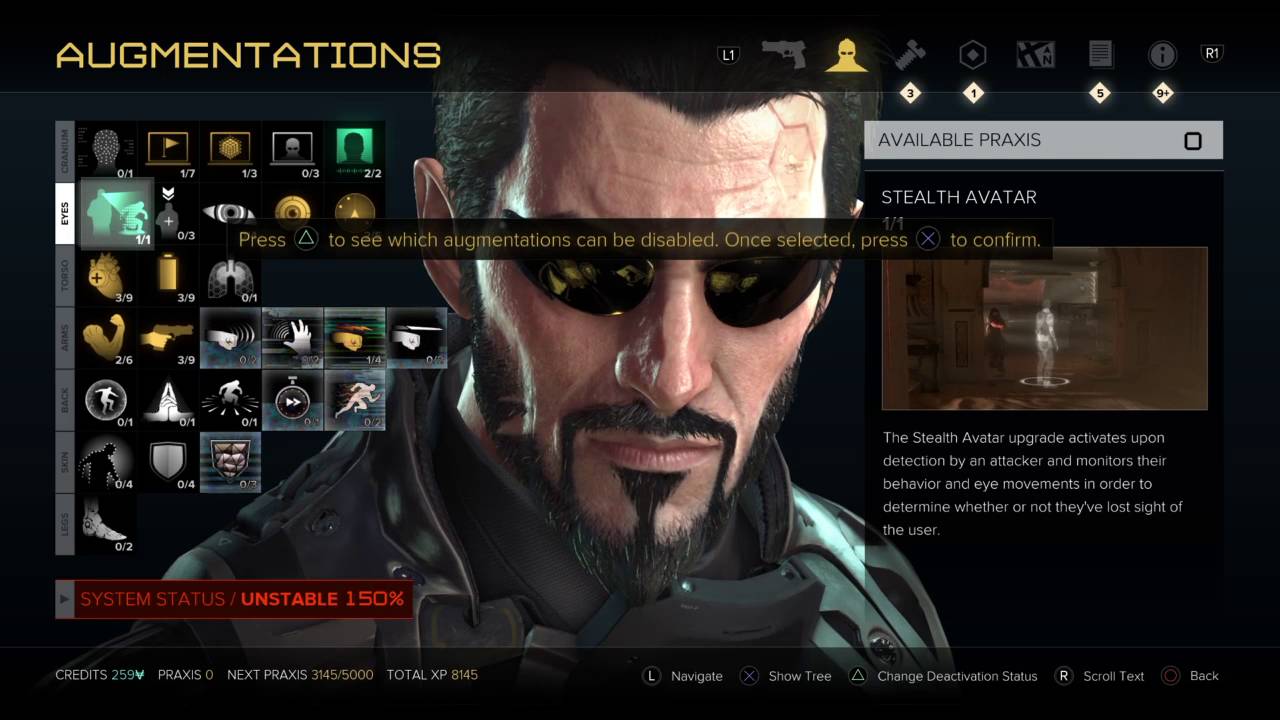Viewport: 1280px width, 720px height.
Task: Click the crafting screw icon on top bar
Action: (910, 55)
